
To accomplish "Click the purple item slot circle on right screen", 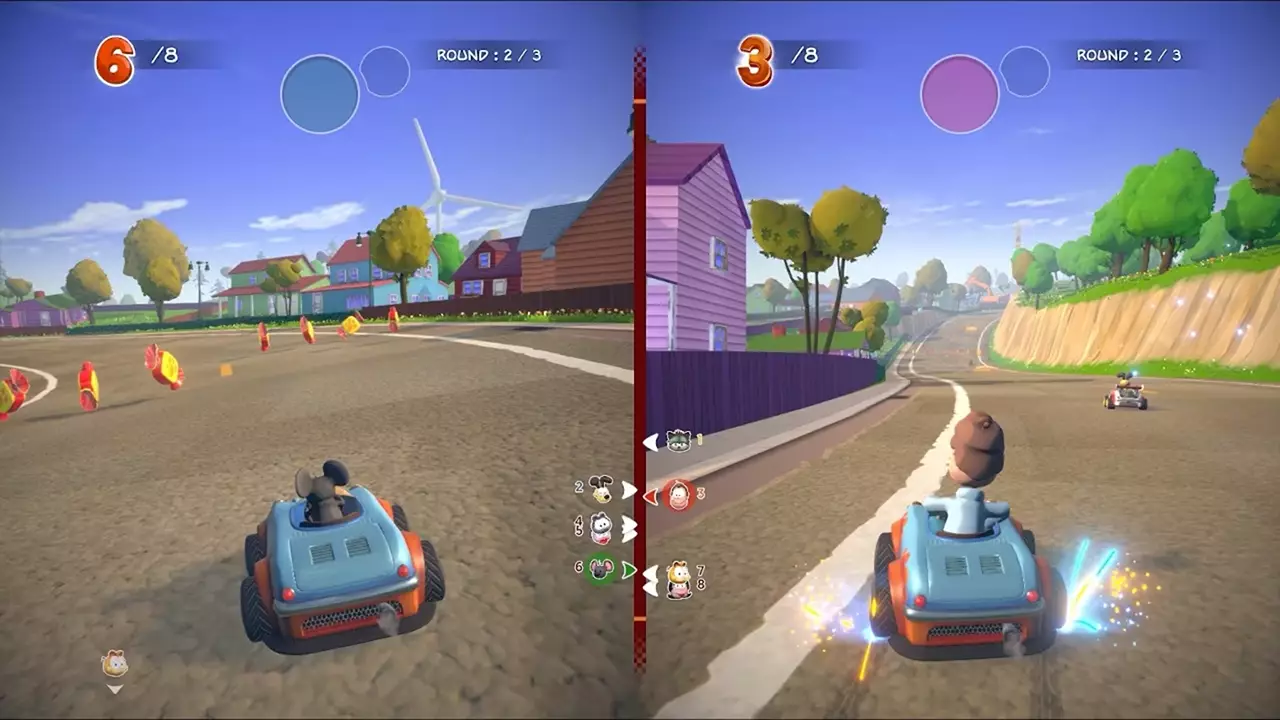I will pos(958,92).
